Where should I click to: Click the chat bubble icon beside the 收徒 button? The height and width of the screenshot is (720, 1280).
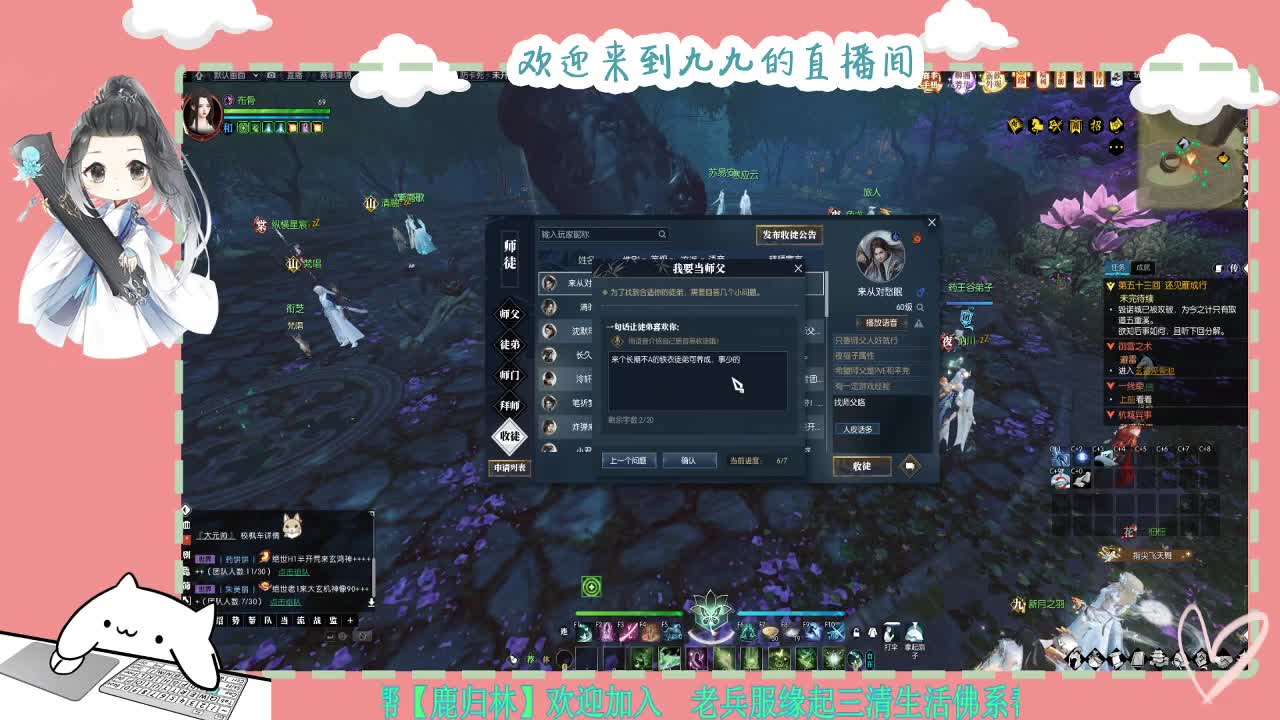(910, 466)
